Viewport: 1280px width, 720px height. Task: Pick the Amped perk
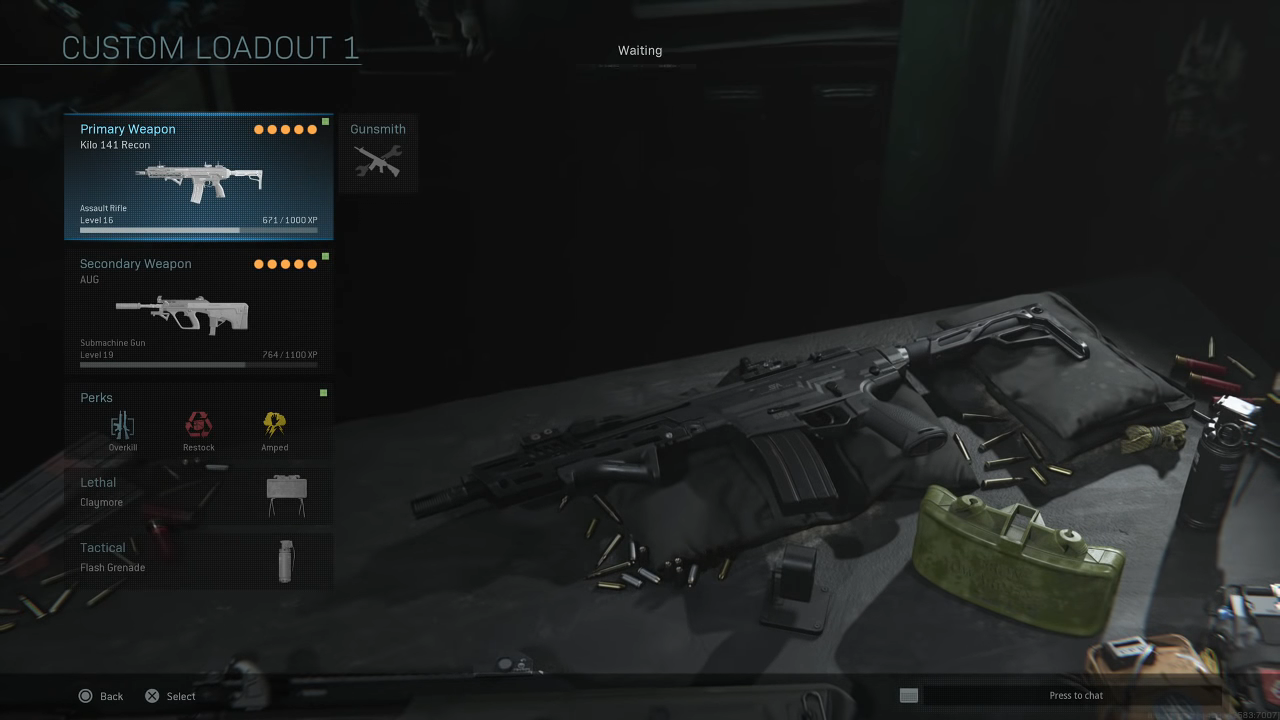[x=275, y=427]
